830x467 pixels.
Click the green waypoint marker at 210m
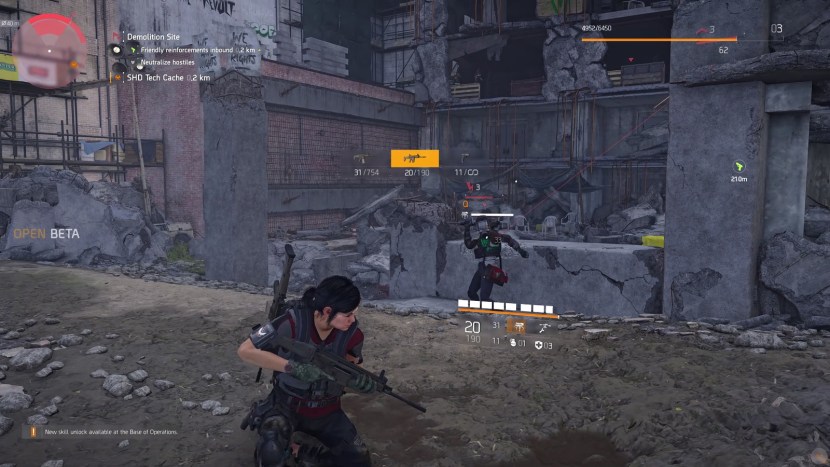pyautogui.click(x=738, y=166)
